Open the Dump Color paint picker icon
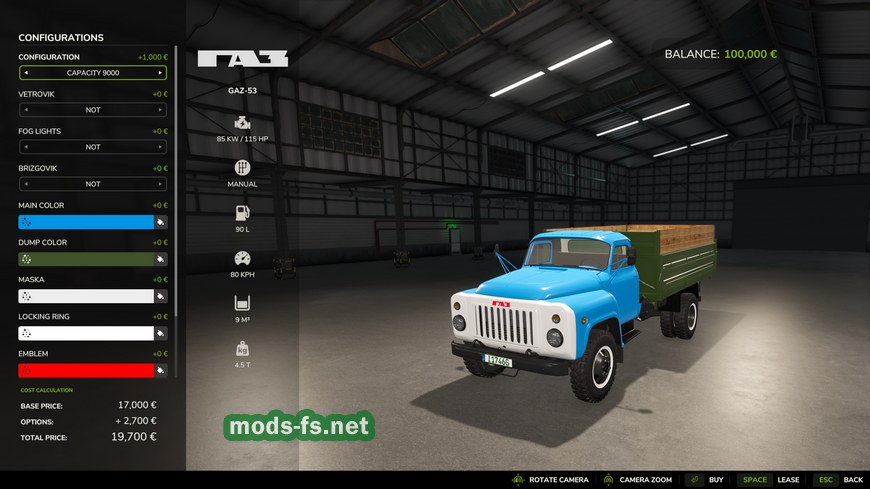Image resolution: width=870 pixels, height=489 pixels. (x=161, y=259)
